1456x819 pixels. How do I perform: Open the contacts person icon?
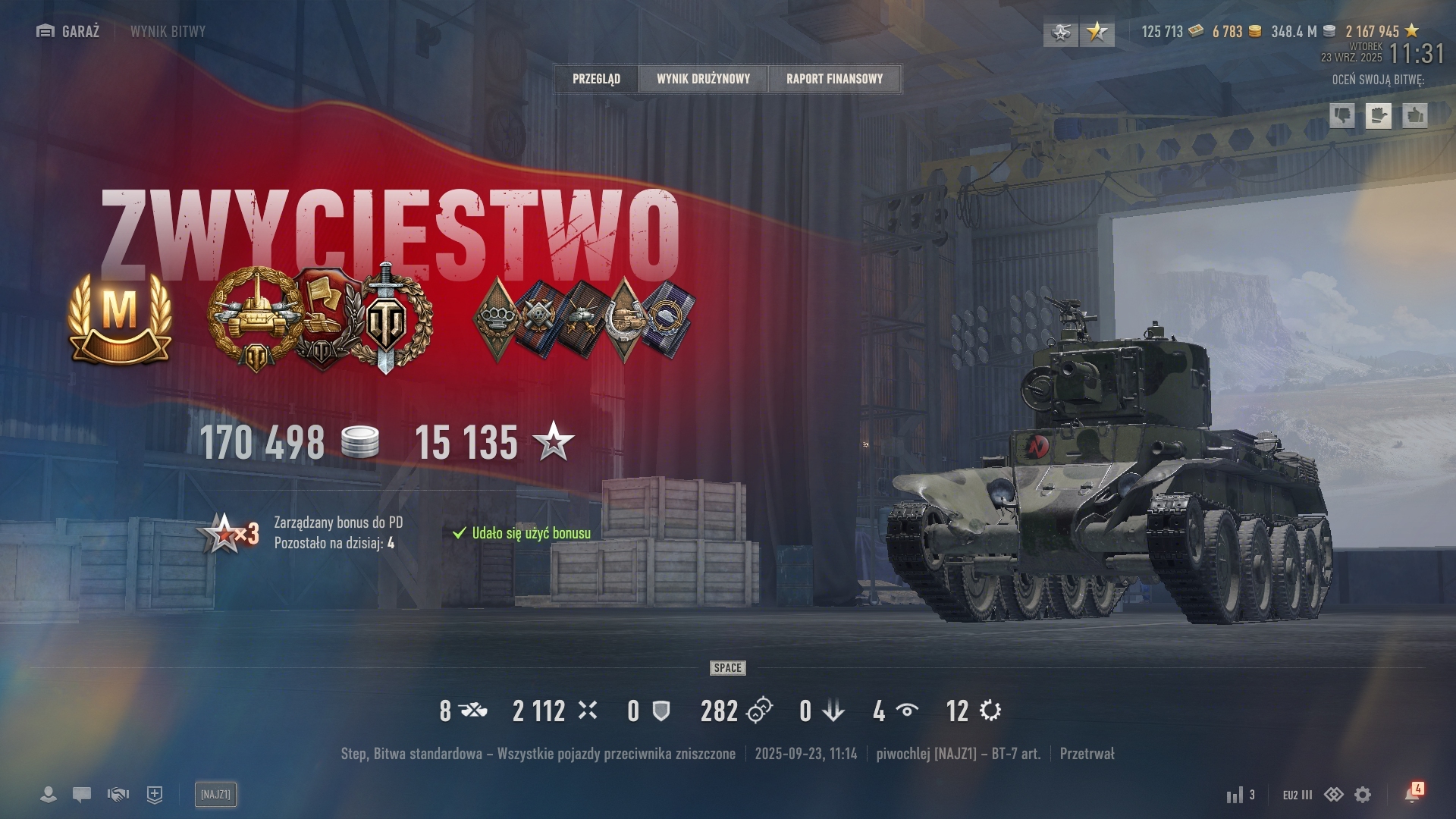[48, 795]
